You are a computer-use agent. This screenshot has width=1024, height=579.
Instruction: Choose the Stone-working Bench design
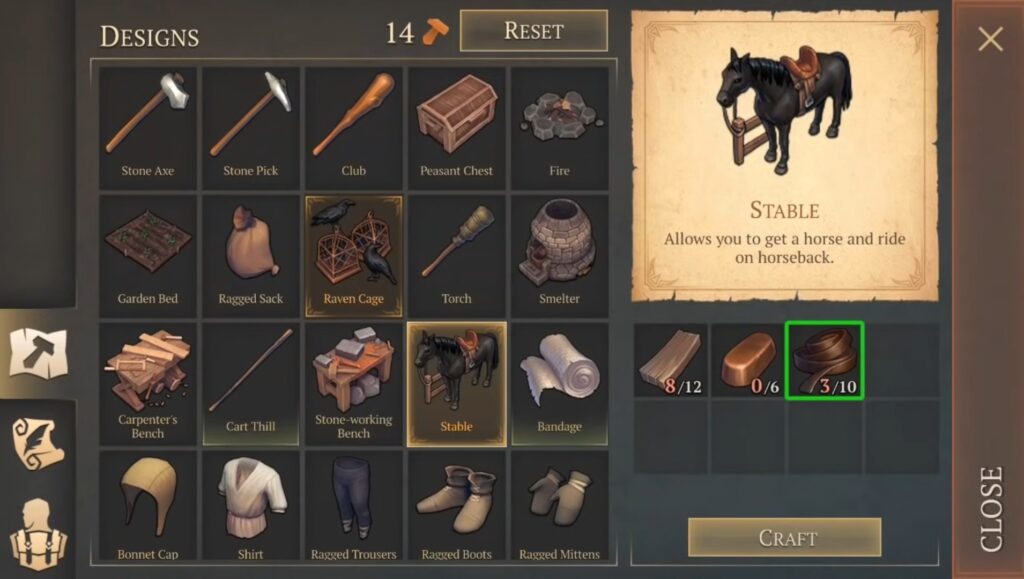pos(354,382)
